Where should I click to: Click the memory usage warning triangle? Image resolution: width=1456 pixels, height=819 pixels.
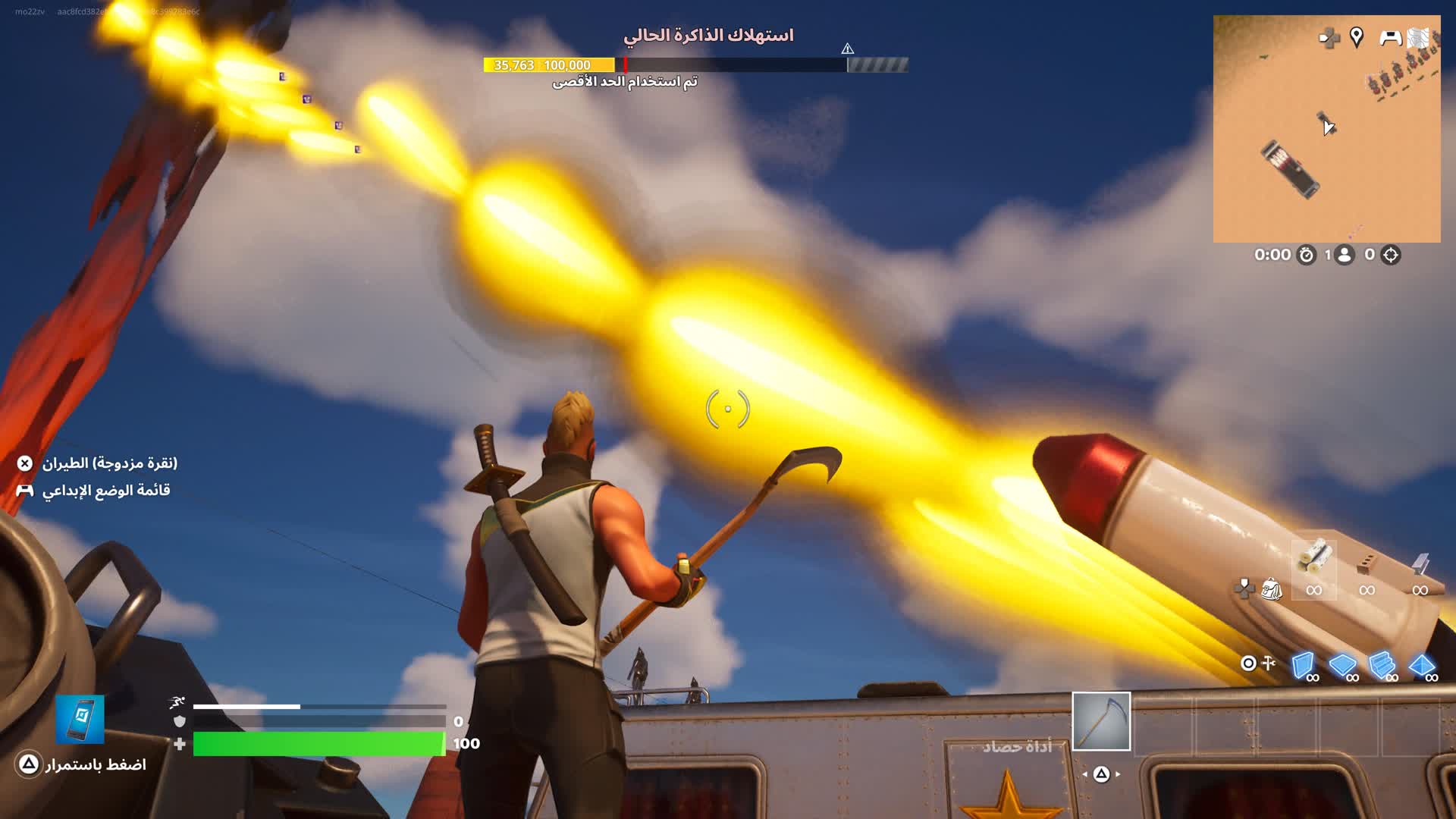click(x=848, y=49)
